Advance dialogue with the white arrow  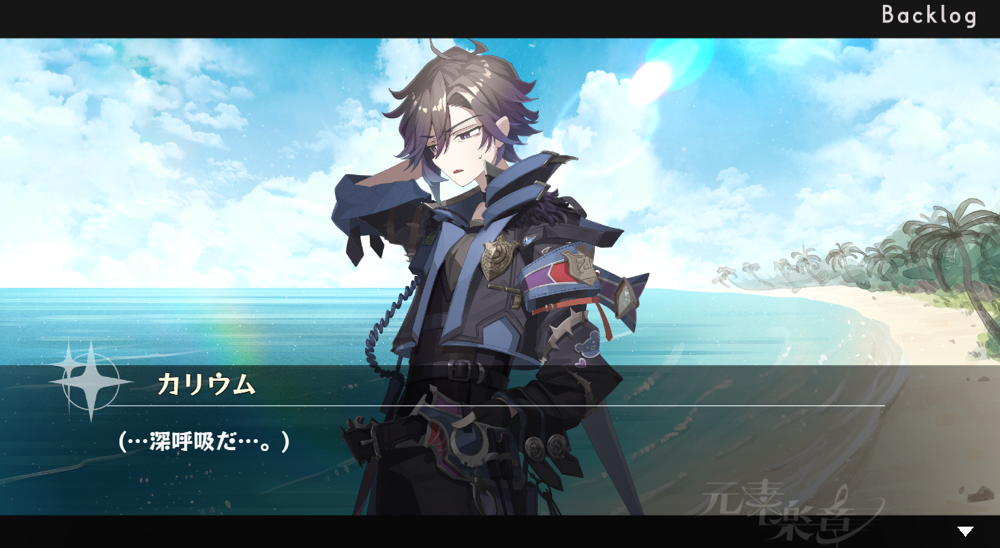pos(965,532)
